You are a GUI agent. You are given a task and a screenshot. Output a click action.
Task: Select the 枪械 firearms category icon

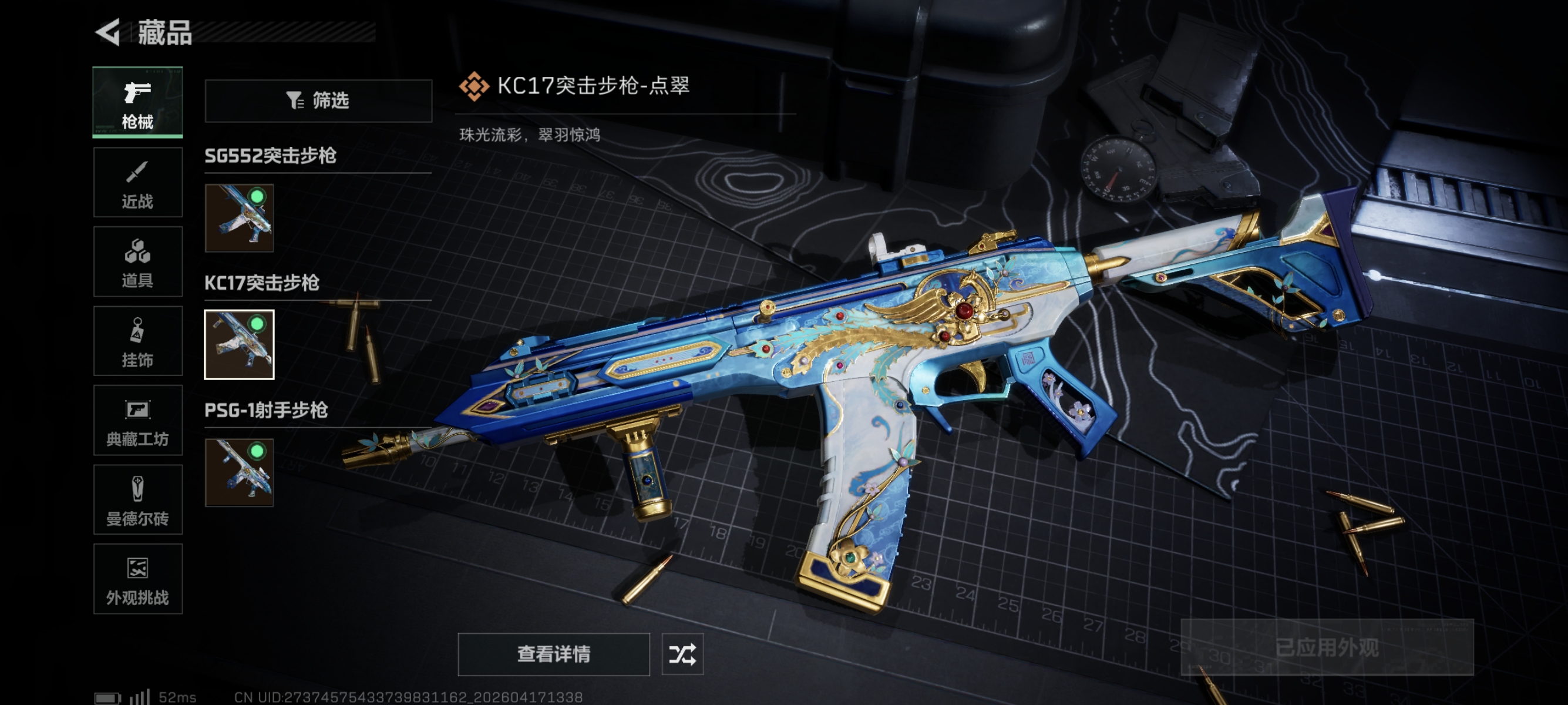click(137, 103)
